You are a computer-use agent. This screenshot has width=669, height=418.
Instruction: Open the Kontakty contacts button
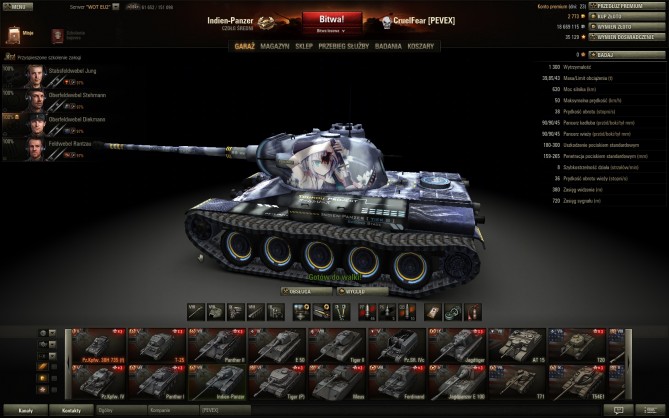click(71, 410)
